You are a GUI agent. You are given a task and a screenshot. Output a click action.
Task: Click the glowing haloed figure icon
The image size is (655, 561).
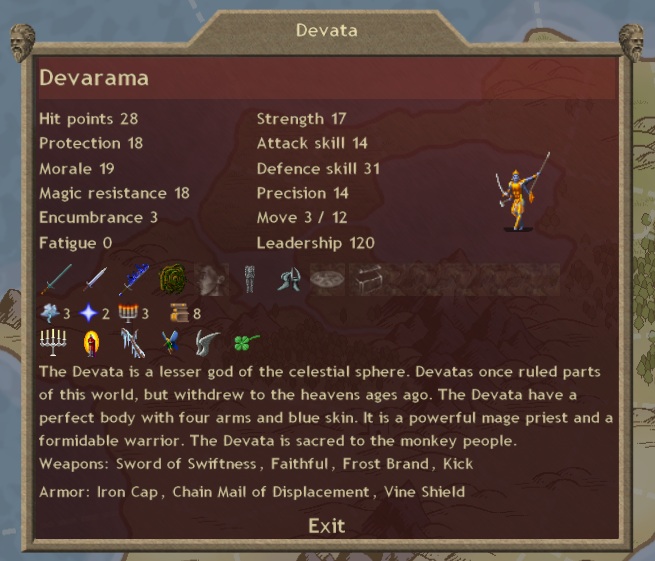pos(91,343)
